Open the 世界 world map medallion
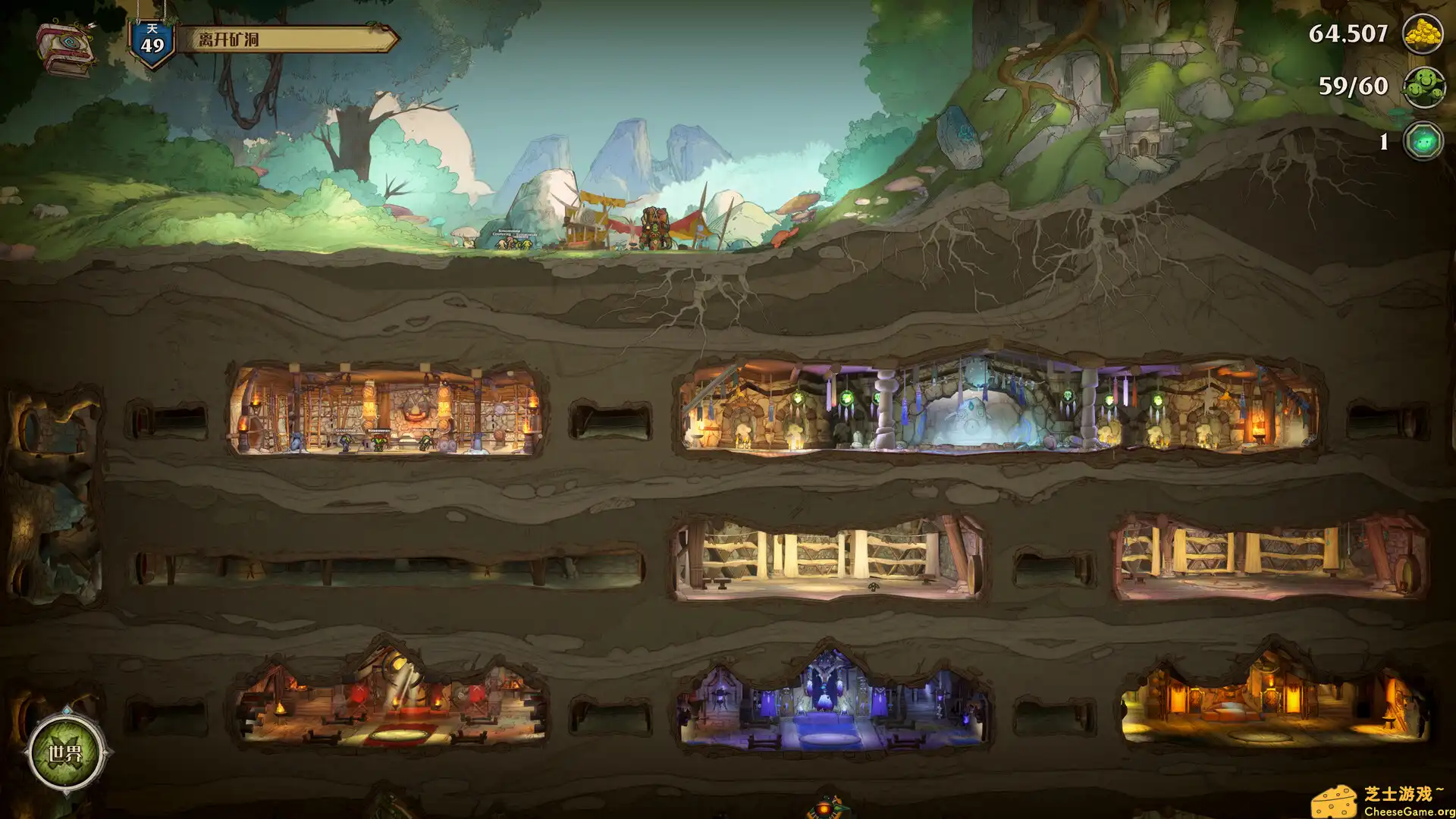Screen dimensions: 1456x819 (64, 755)
